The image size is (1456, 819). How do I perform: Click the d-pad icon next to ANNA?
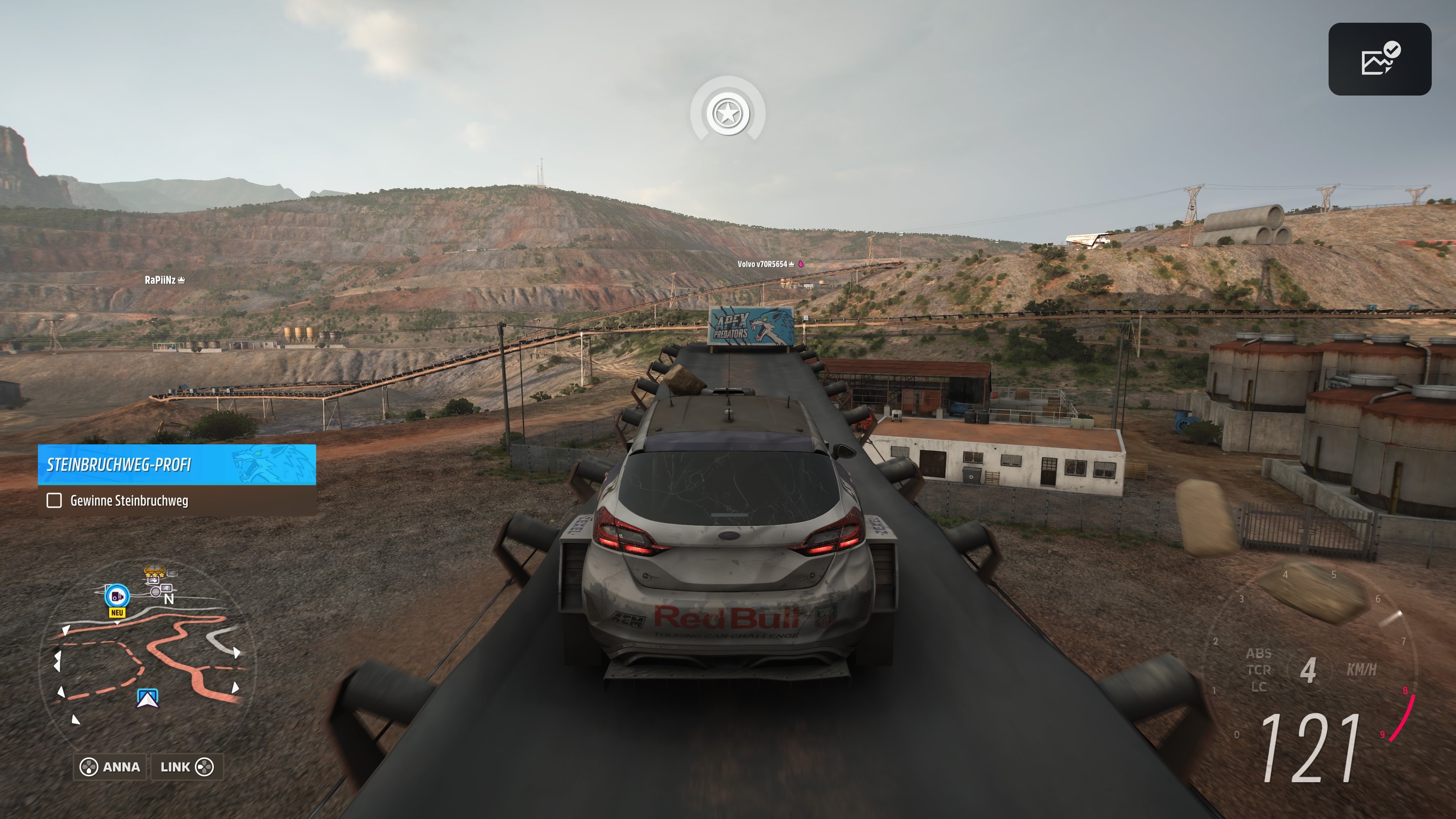pyautogui.click(x=89, y=767)
